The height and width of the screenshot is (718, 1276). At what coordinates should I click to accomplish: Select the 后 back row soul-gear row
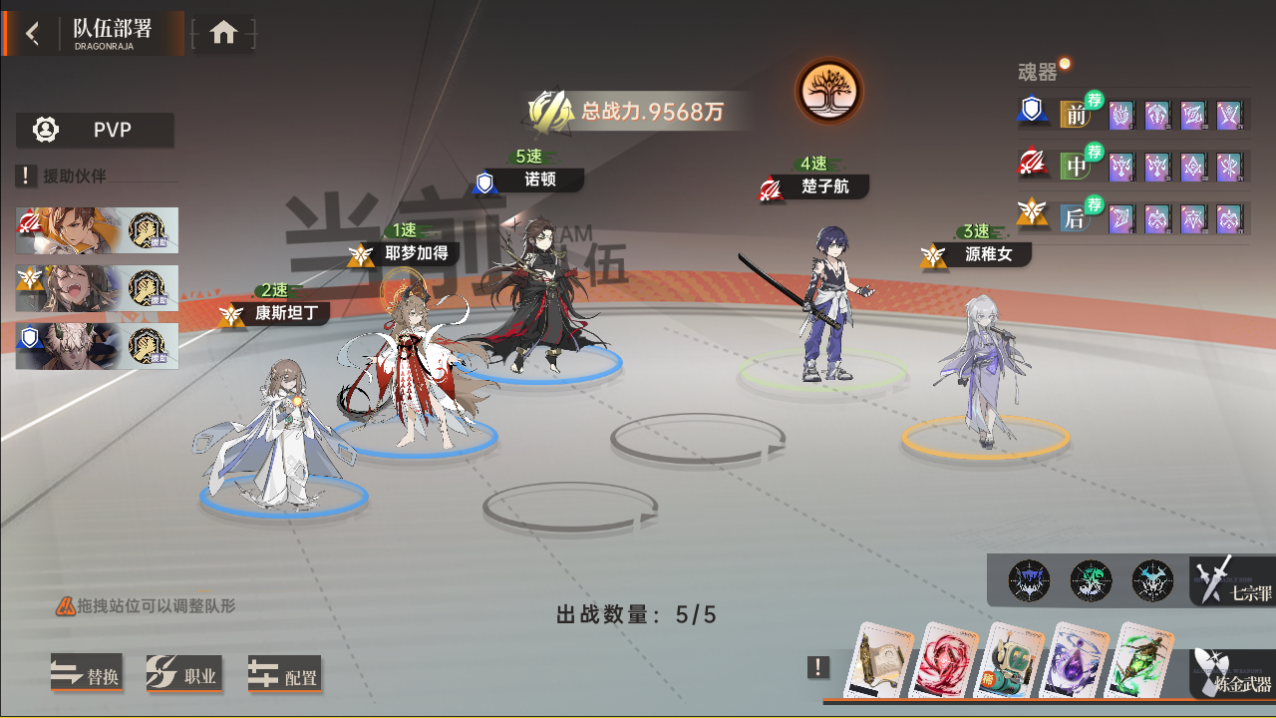(1075, 217)
